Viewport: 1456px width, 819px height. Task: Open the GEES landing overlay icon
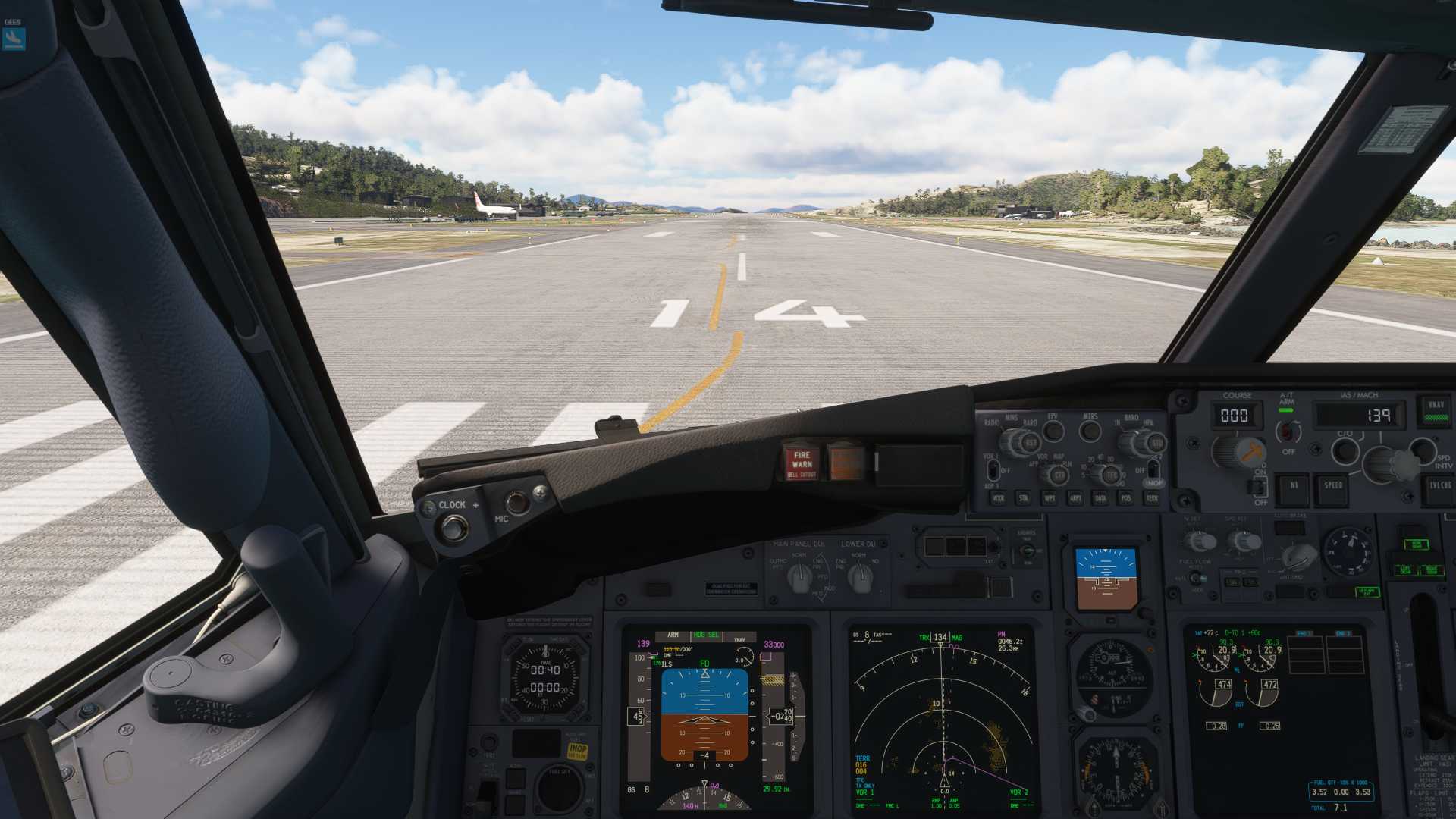point(14,37)
